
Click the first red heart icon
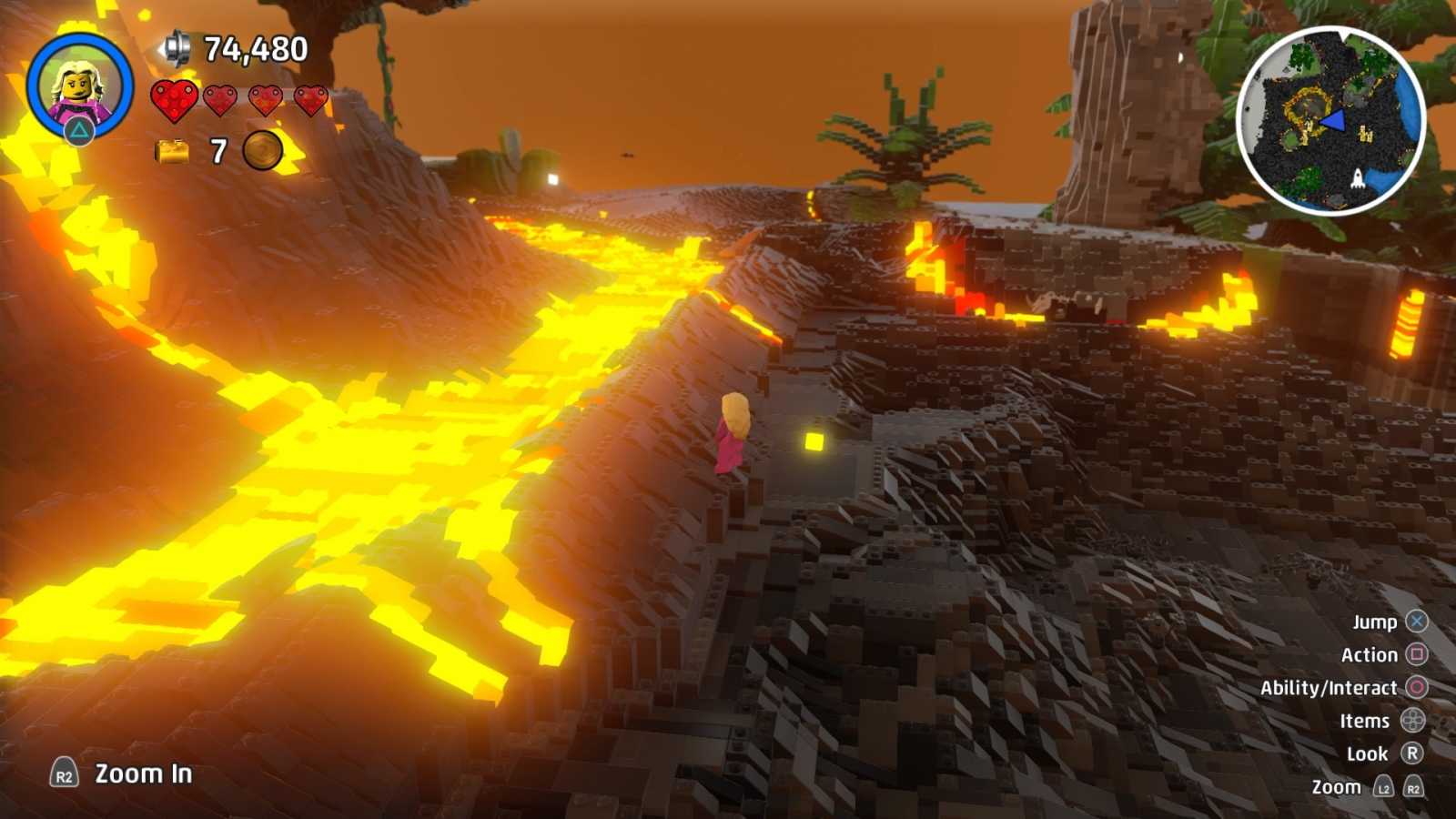pyautogui.click(x=175, y=102)
